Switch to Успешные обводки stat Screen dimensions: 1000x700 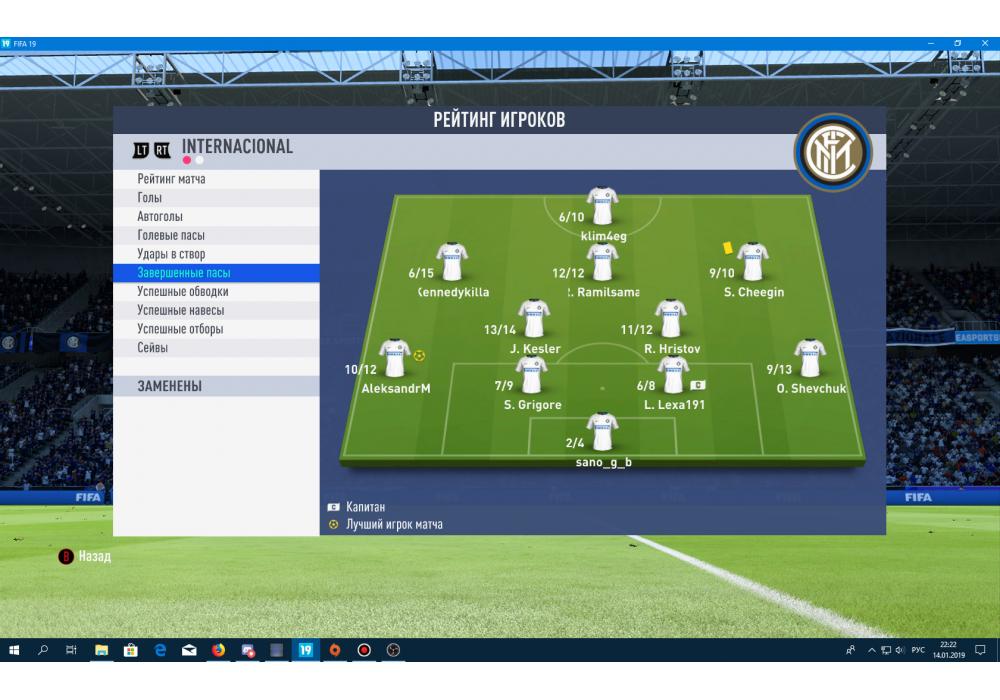[183, 292]
